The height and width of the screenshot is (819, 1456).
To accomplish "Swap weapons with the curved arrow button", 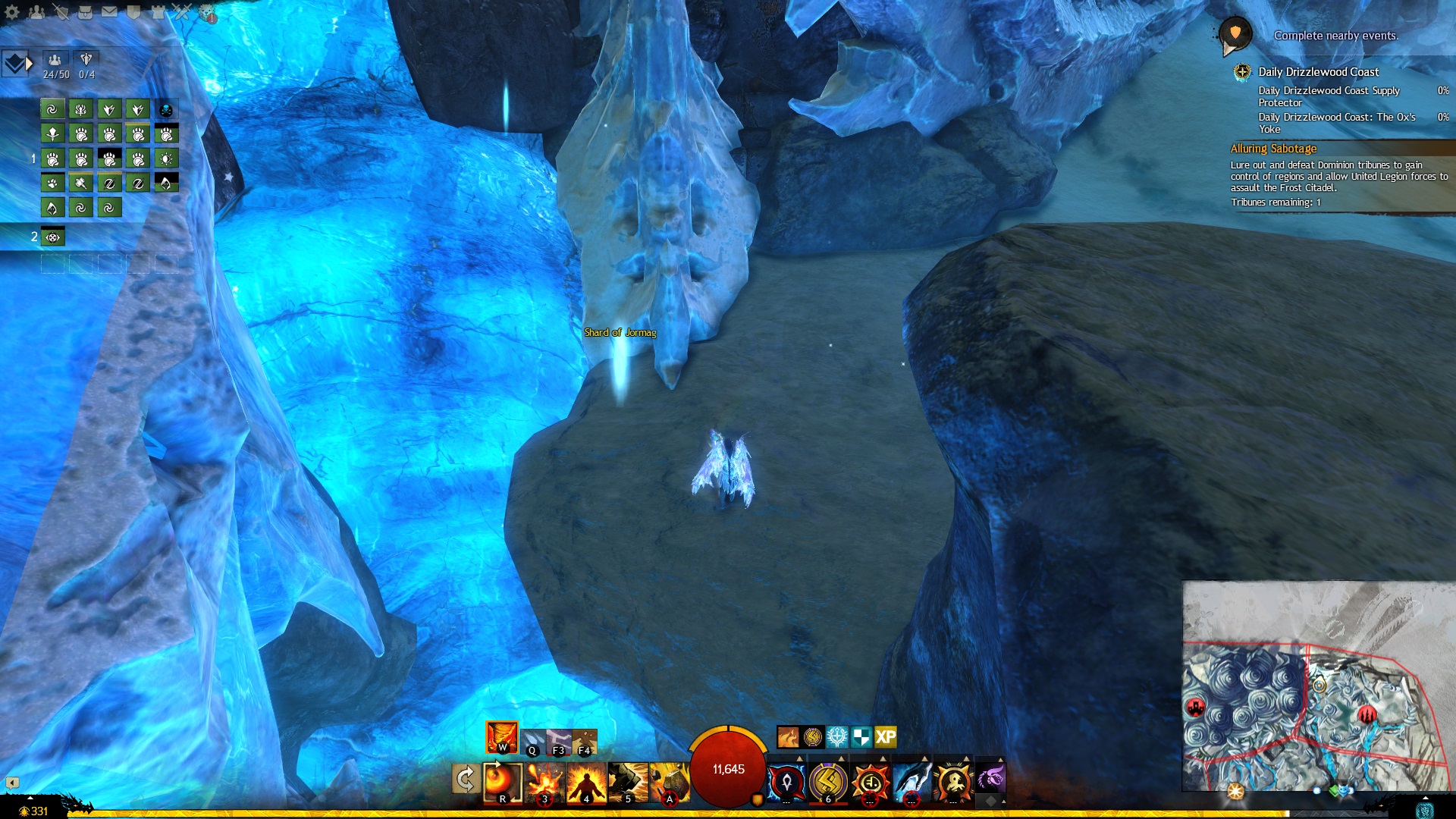I will click(x=465, y=779).
